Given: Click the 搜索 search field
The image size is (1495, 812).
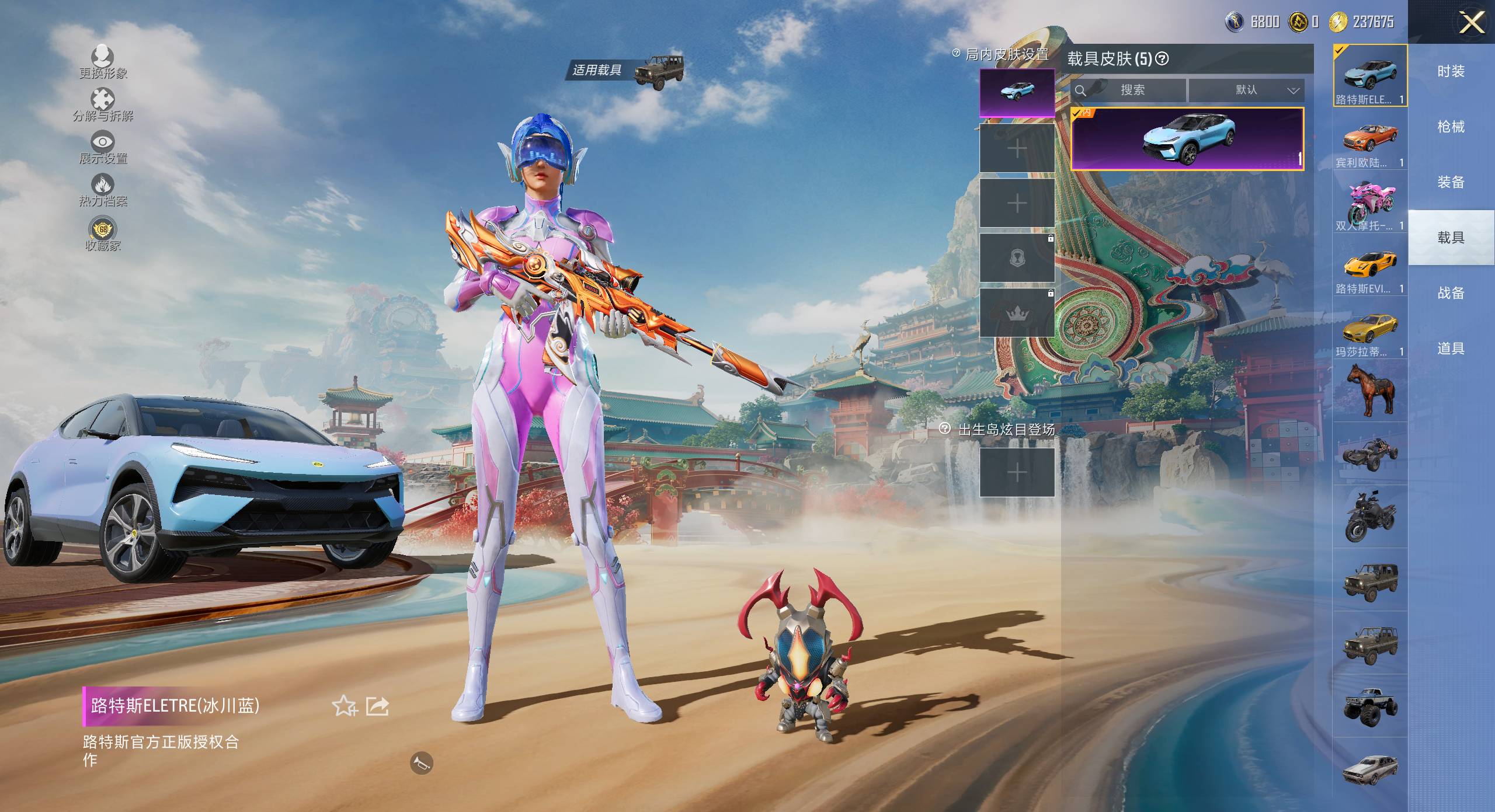Looking at the screenshot, I should (x=1132, y=90).
